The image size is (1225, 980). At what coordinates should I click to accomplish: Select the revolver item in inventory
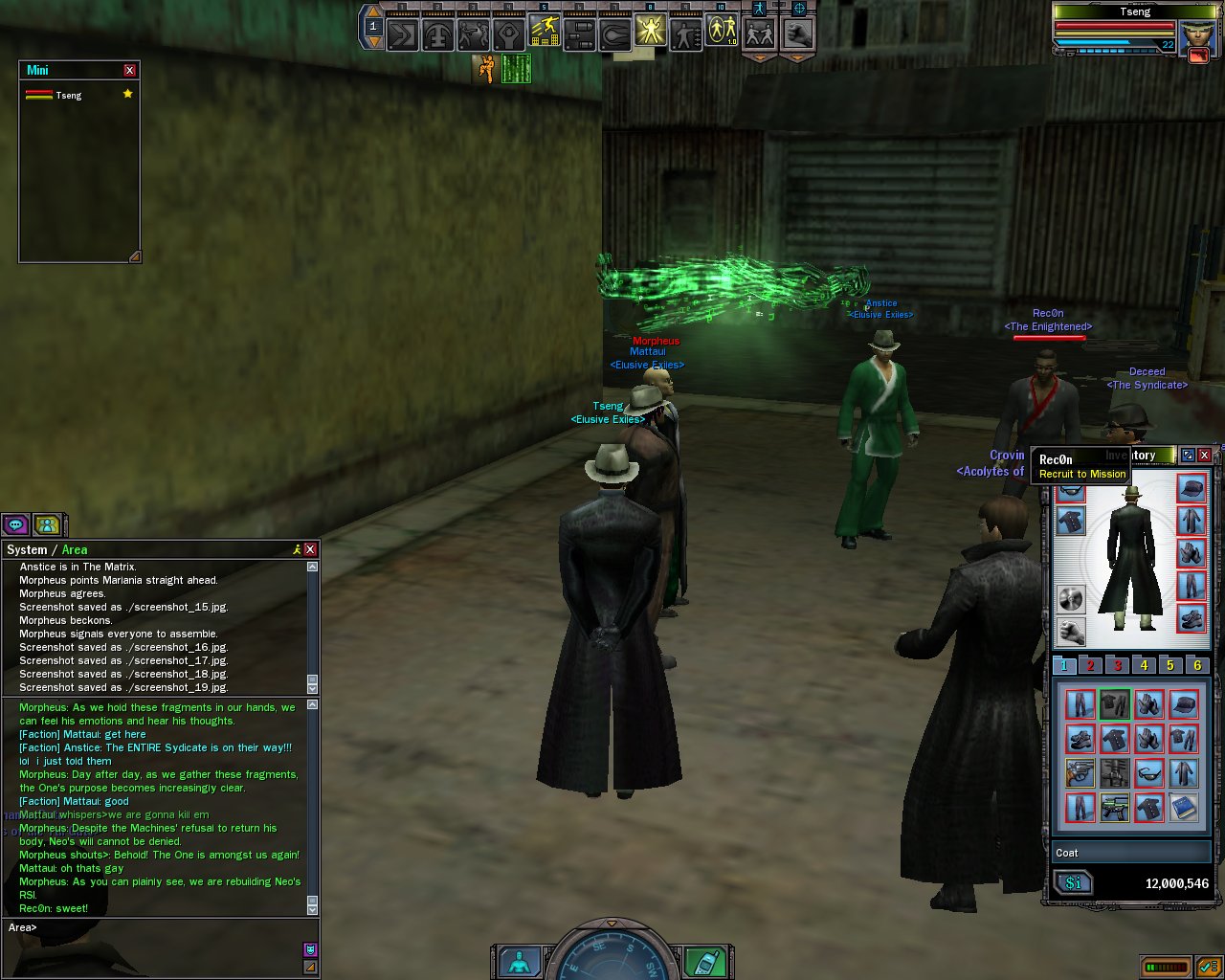pyautogui.click(x=1080, y=772)
